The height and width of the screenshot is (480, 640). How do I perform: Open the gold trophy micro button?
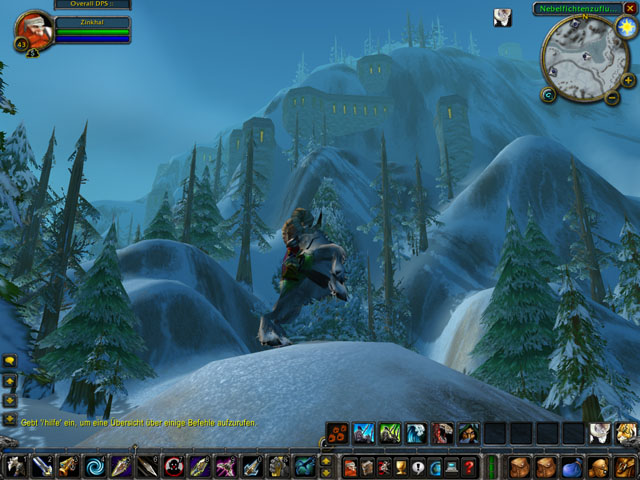click(401, 466)
